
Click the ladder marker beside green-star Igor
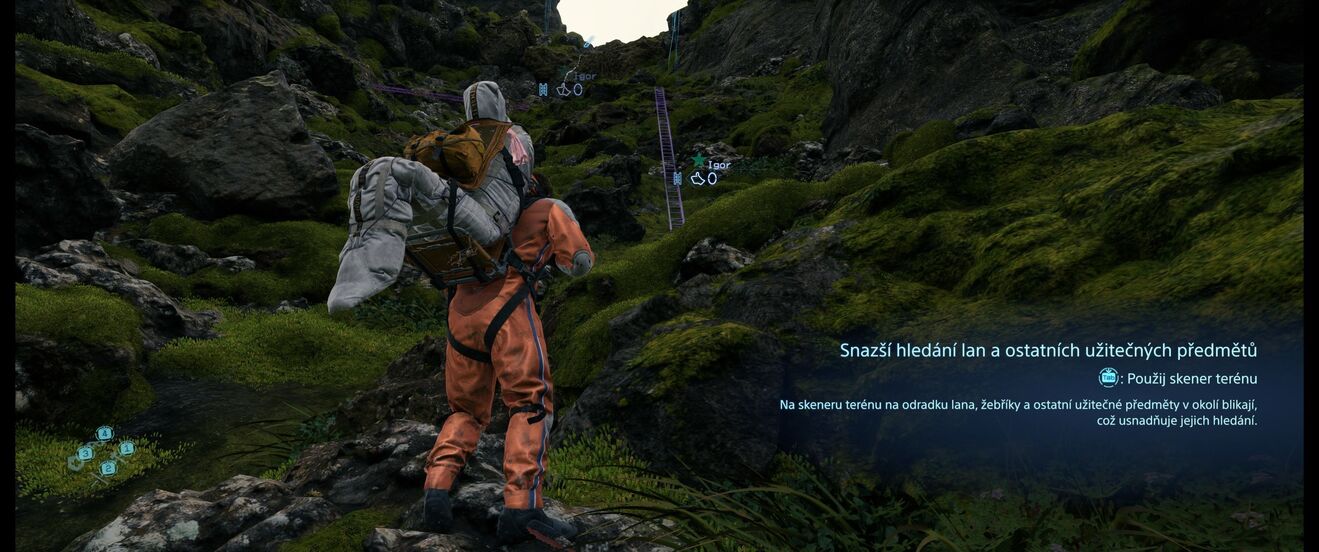point(677,179)
